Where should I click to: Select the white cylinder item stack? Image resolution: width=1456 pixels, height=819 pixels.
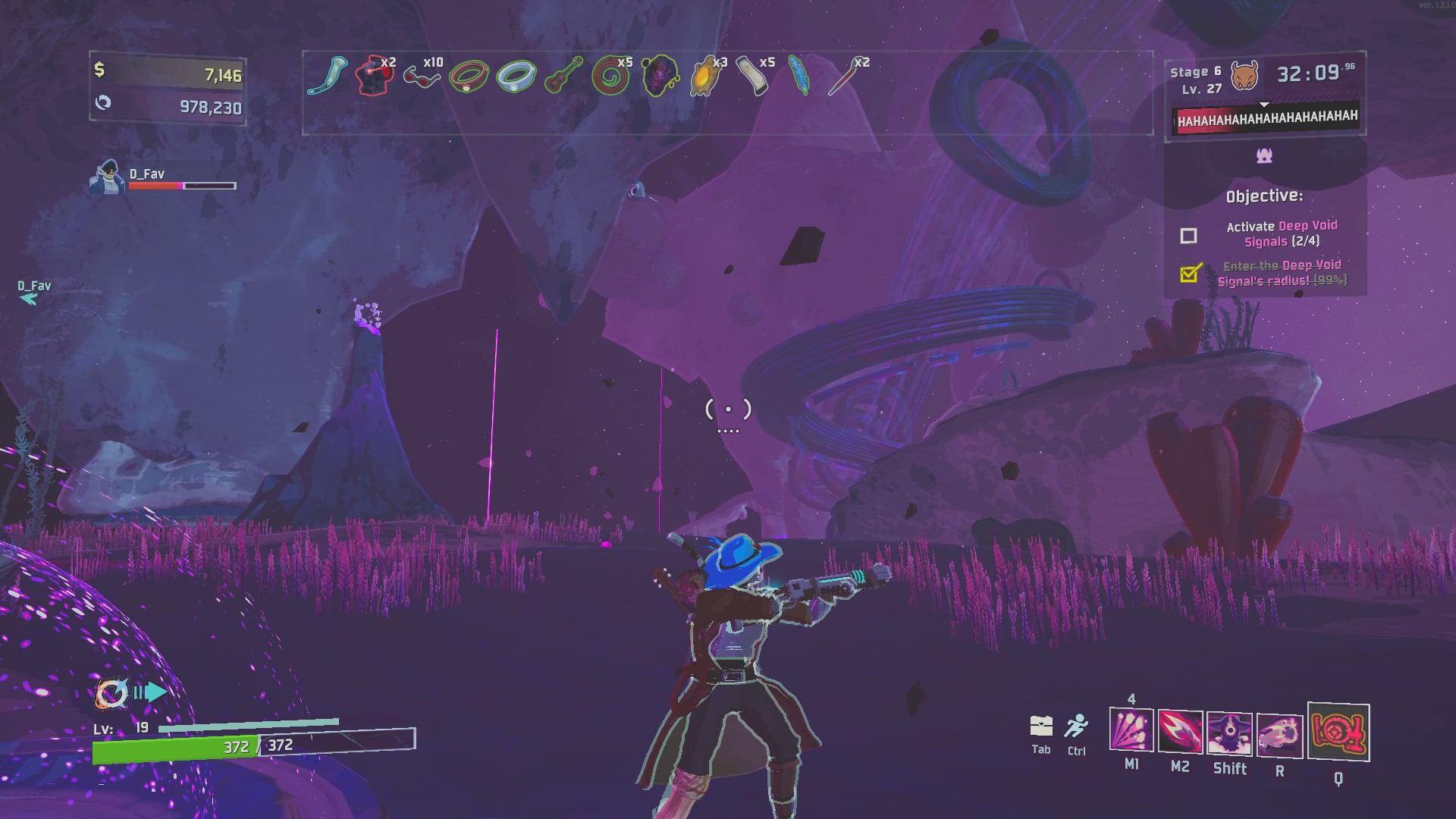tap(752, 77)
